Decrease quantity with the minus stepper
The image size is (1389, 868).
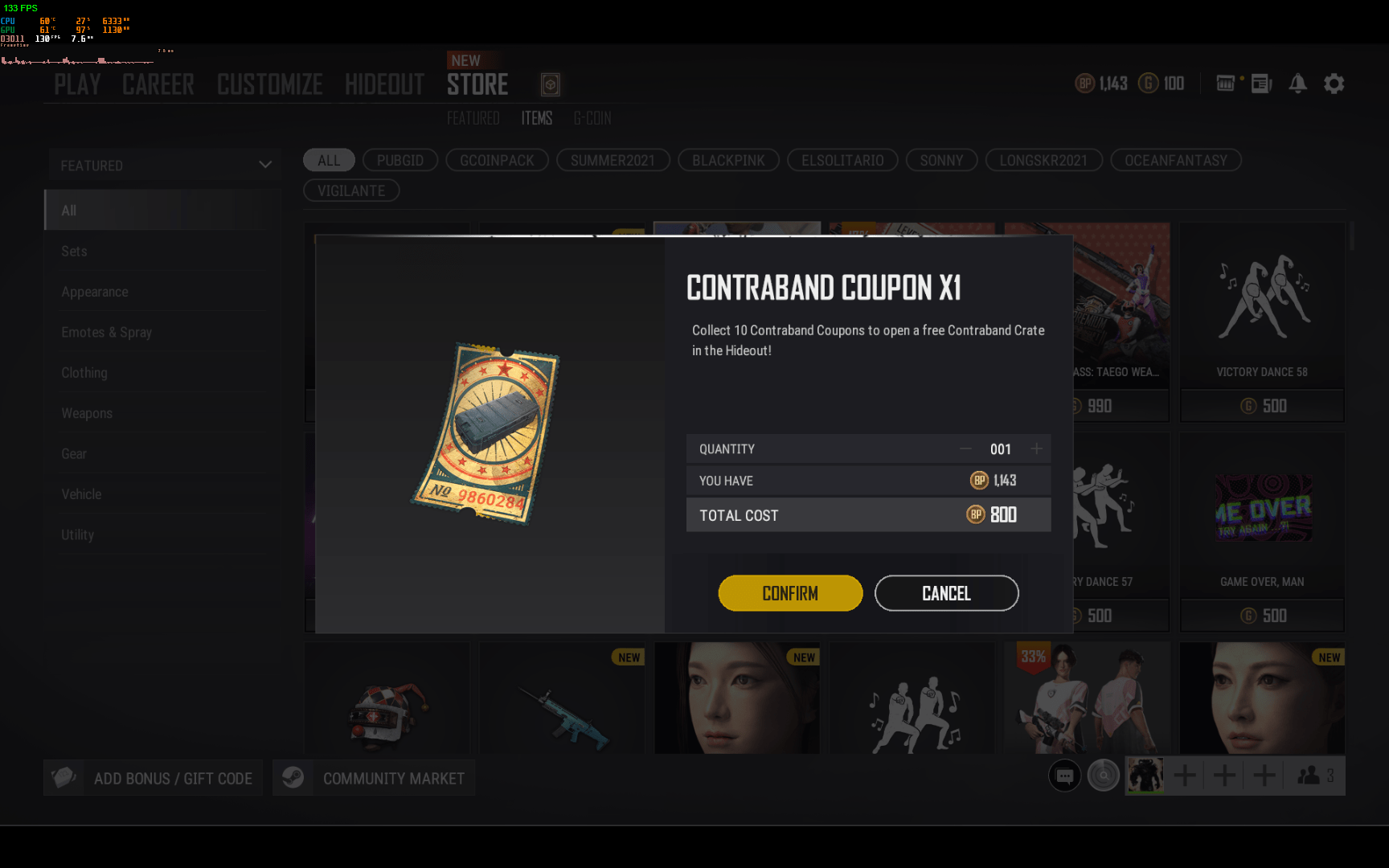click(x=967, y=449)
